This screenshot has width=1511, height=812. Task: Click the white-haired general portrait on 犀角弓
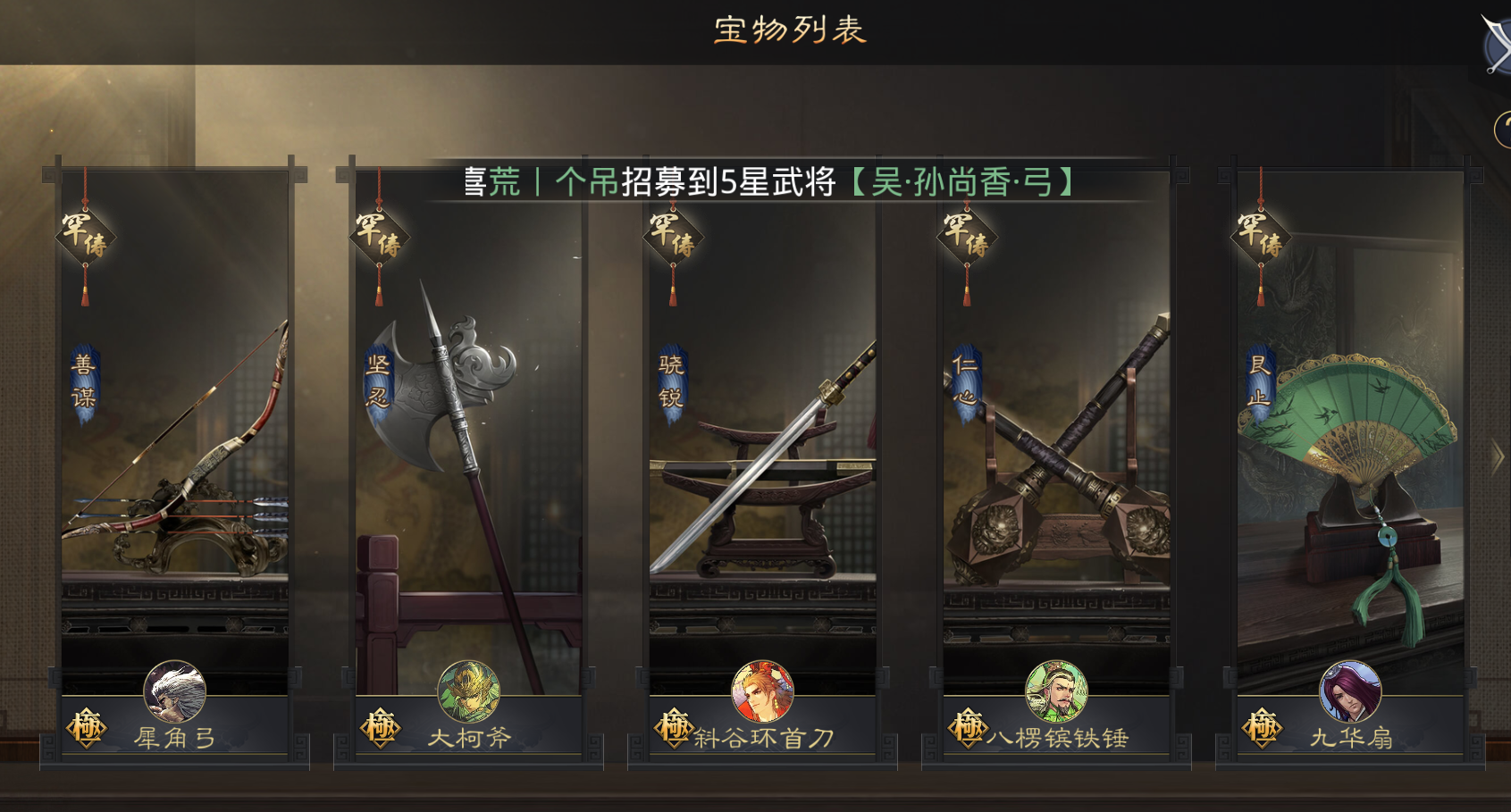coord(175,691)
